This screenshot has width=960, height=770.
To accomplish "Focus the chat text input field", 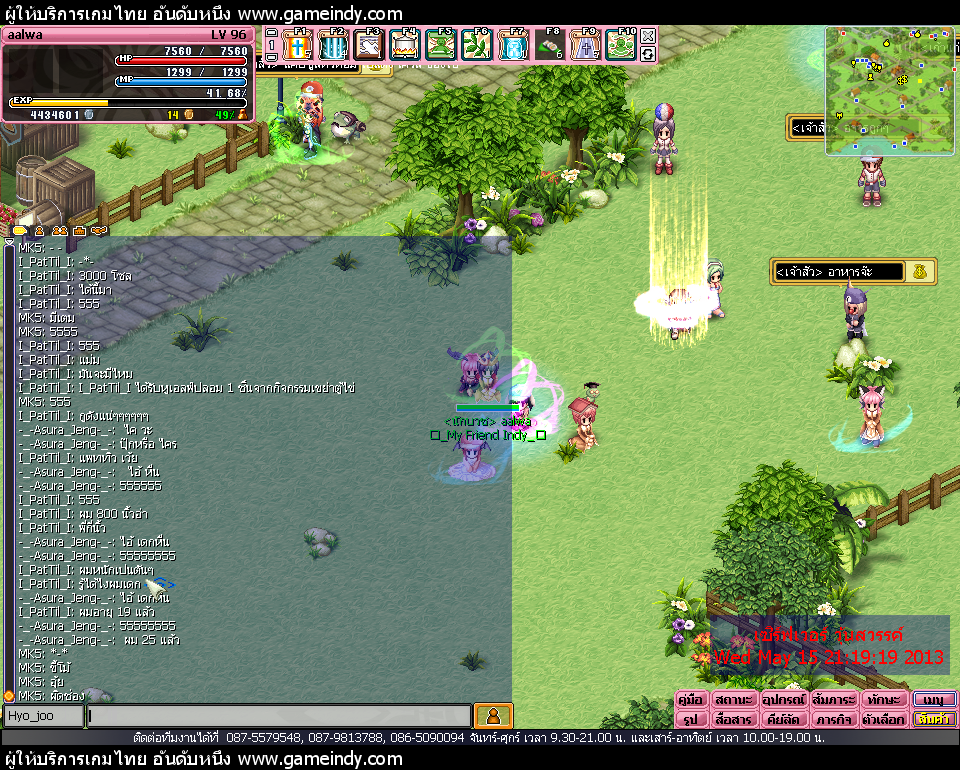I will tap(278, 716).
